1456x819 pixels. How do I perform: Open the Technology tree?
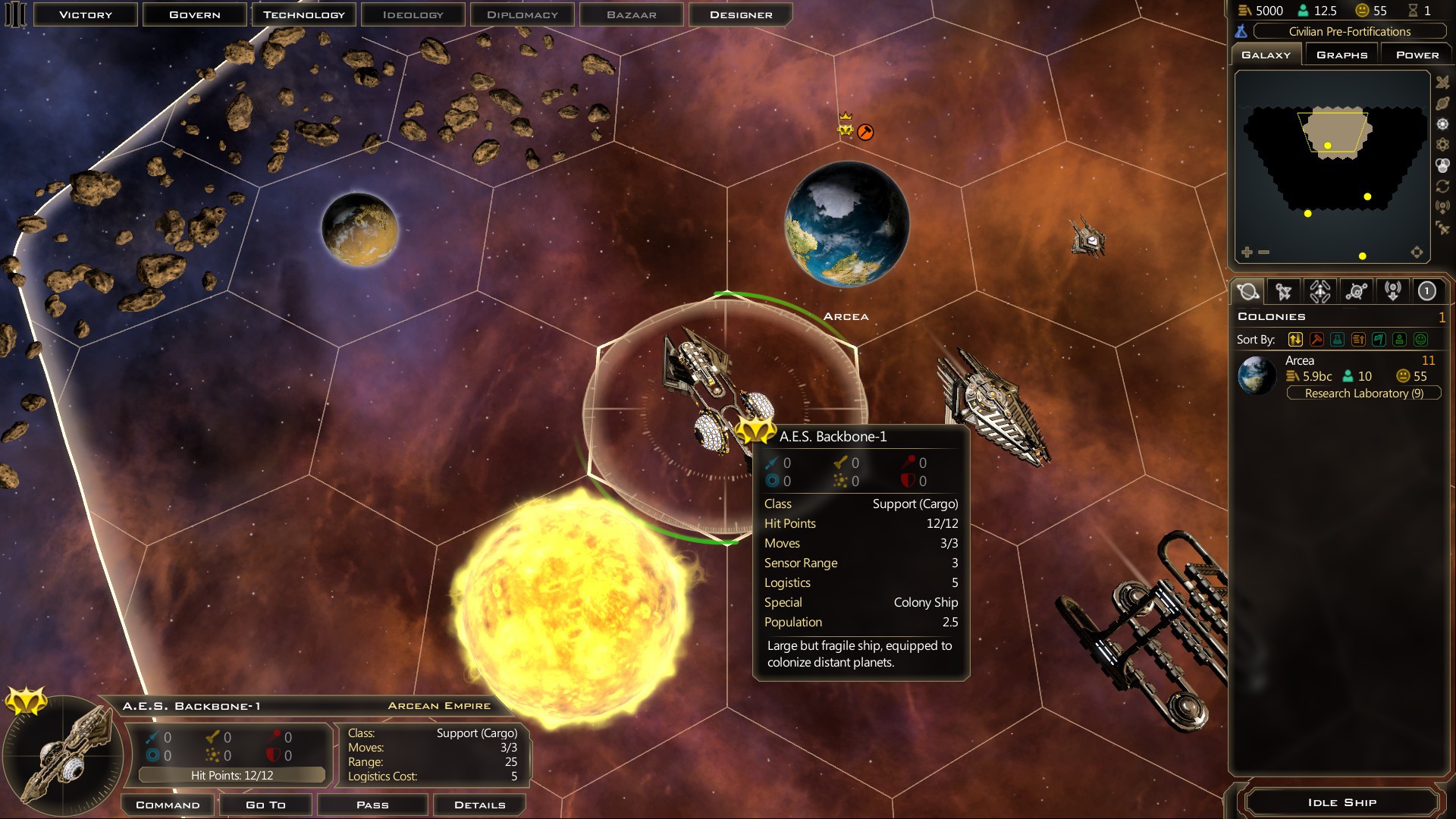[x=304, y=14]
